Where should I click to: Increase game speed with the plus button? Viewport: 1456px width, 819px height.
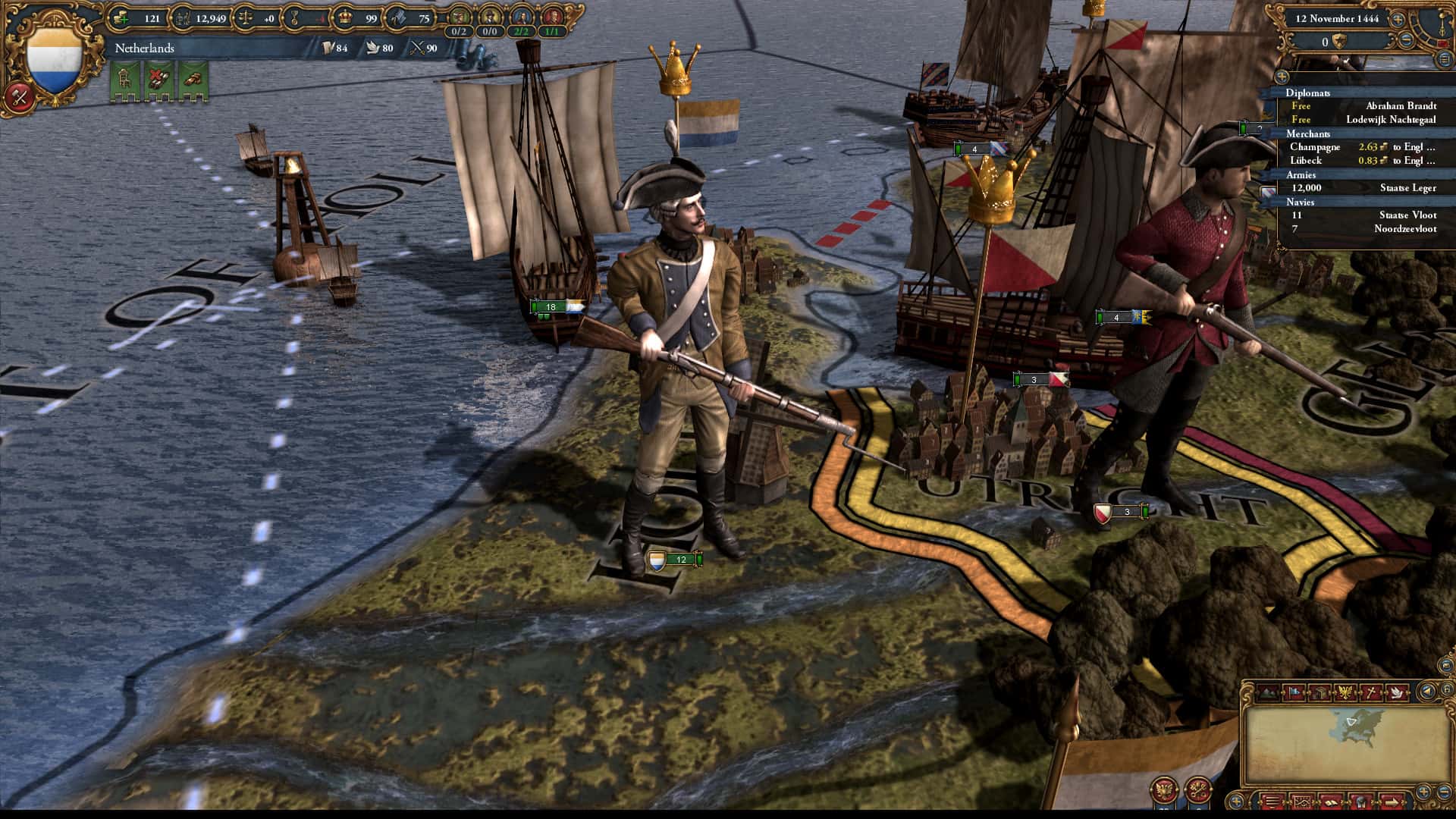(1398, 20)
